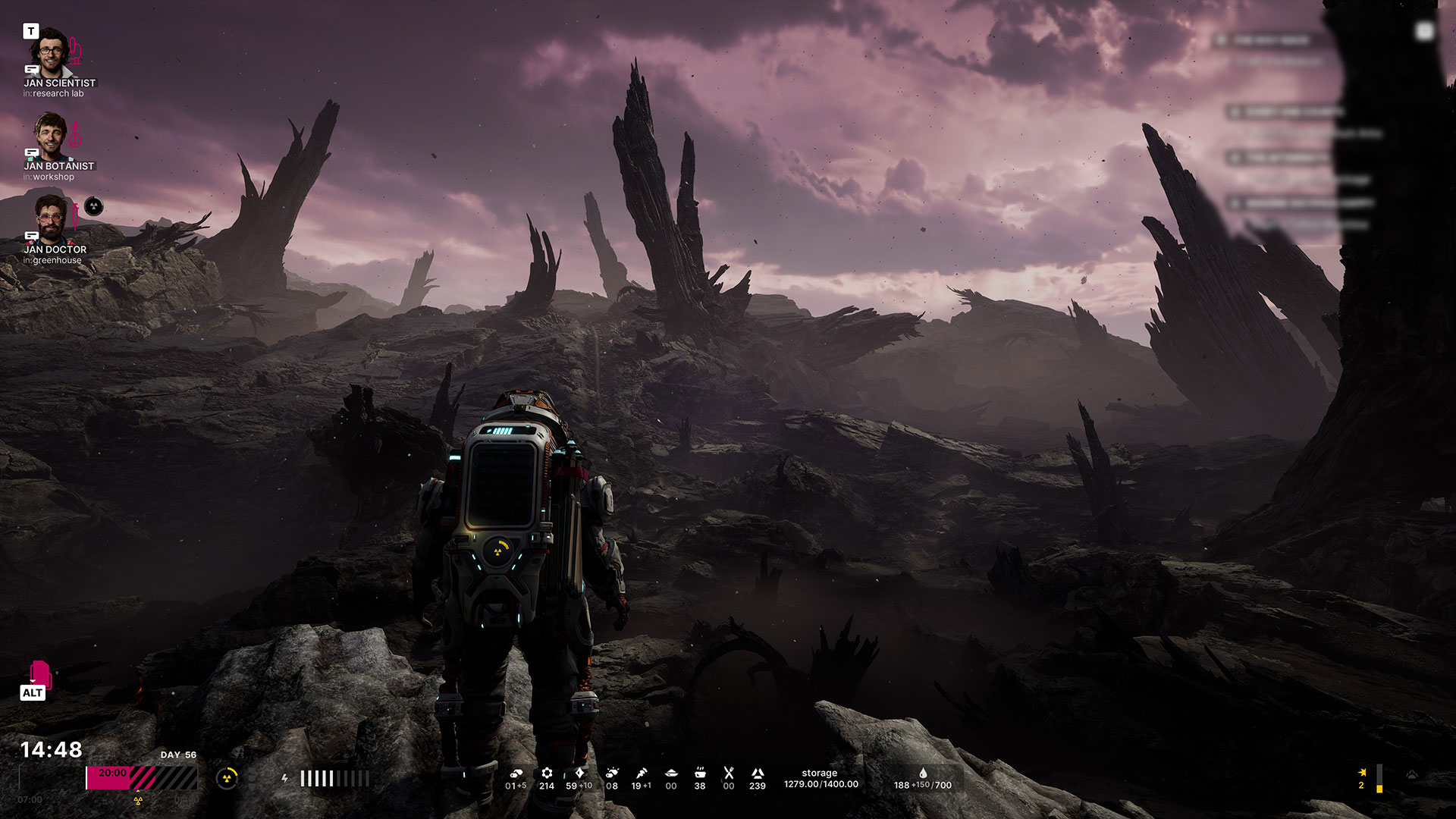Click the work shift schedule bar
The width and height of the screenshot is (1456, 819).
[x=142, y=778]
